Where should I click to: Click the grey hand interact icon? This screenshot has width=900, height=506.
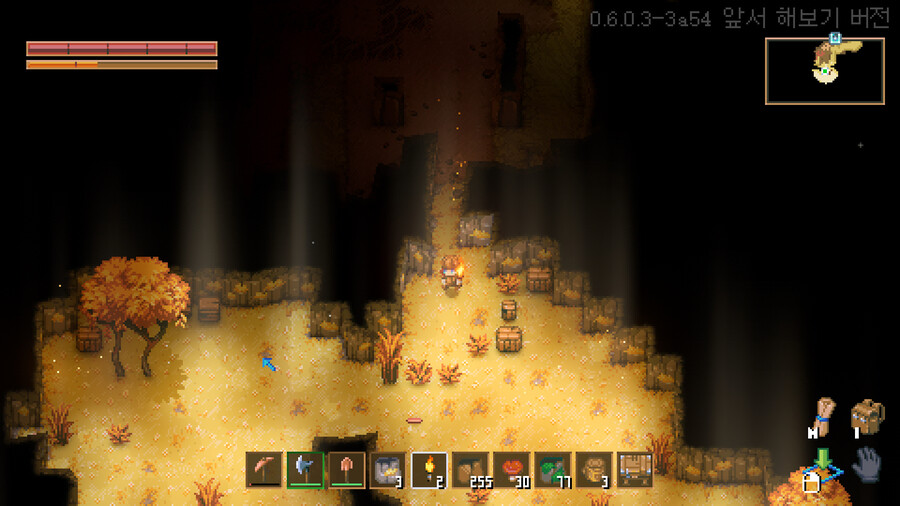pyautogui.click(x=866, y=465)
